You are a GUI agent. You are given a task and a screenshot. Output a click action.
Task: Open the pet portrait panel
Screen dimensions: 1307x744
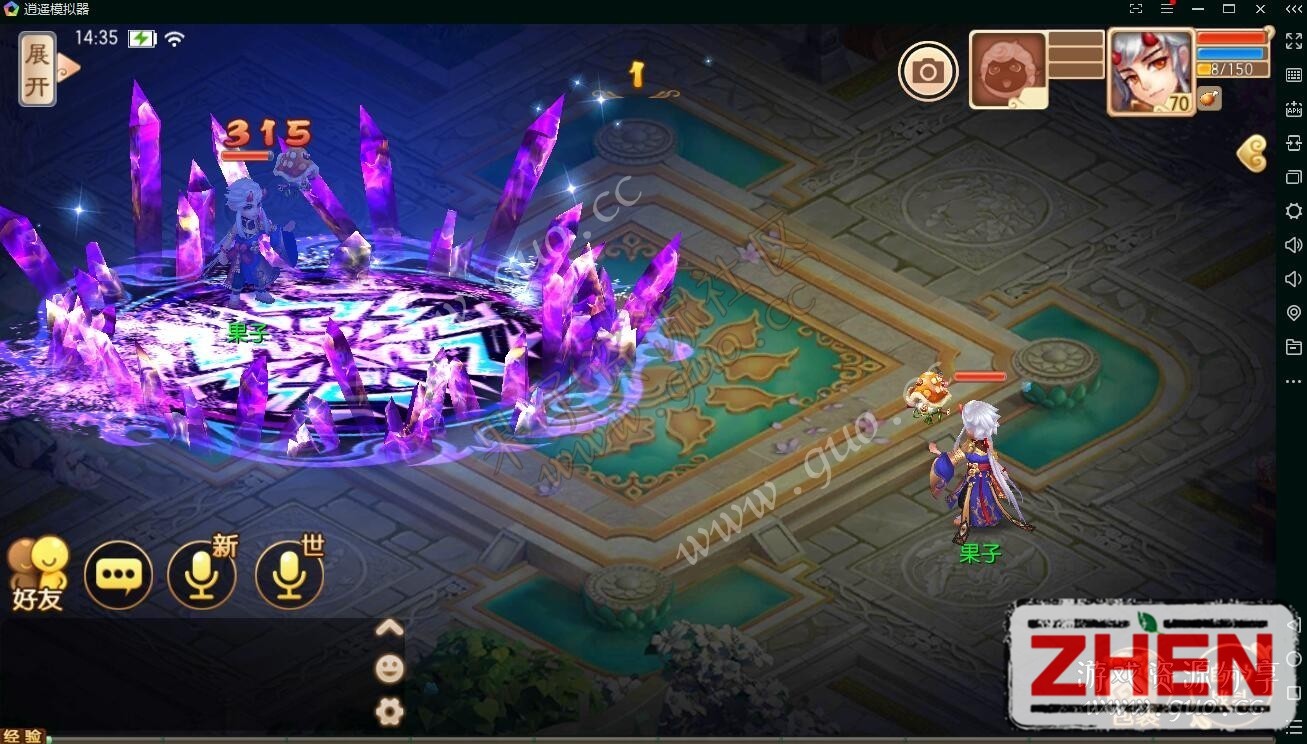pyautogui.click(x=1008, y=69)
